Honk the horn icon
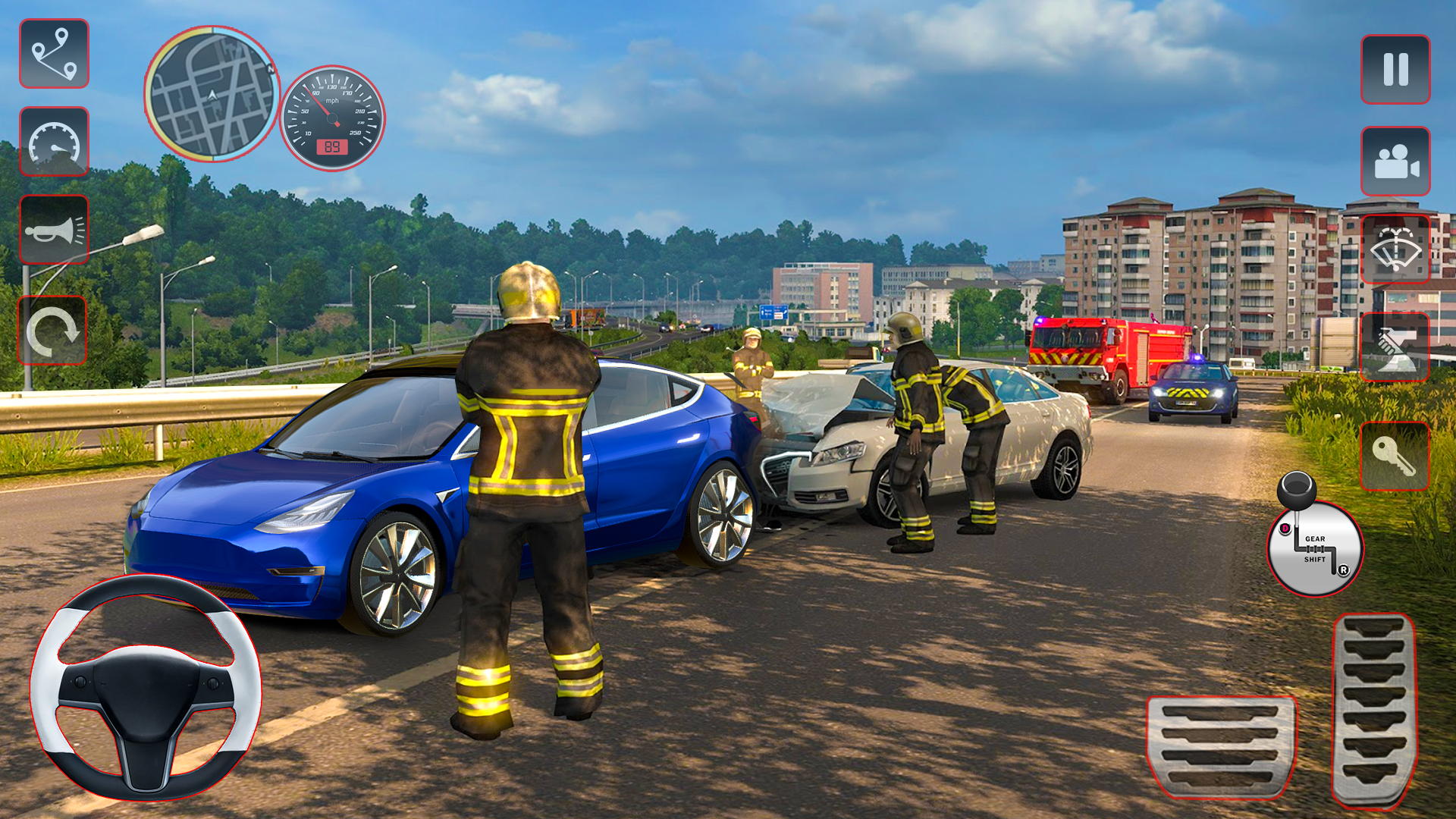This screenshot has width=1456, height=819. [53, 231]
